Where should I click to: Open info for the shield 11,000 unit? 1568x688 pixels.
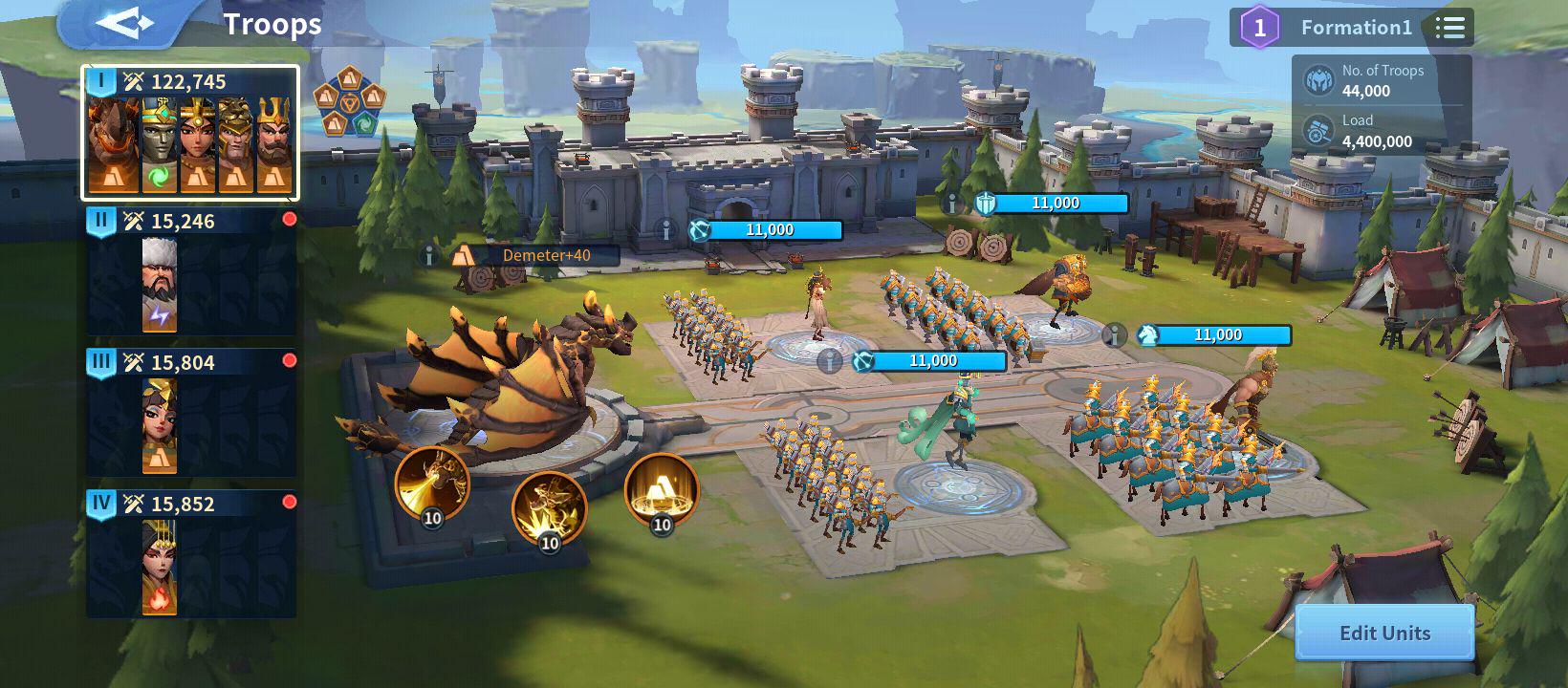point(951,204)
